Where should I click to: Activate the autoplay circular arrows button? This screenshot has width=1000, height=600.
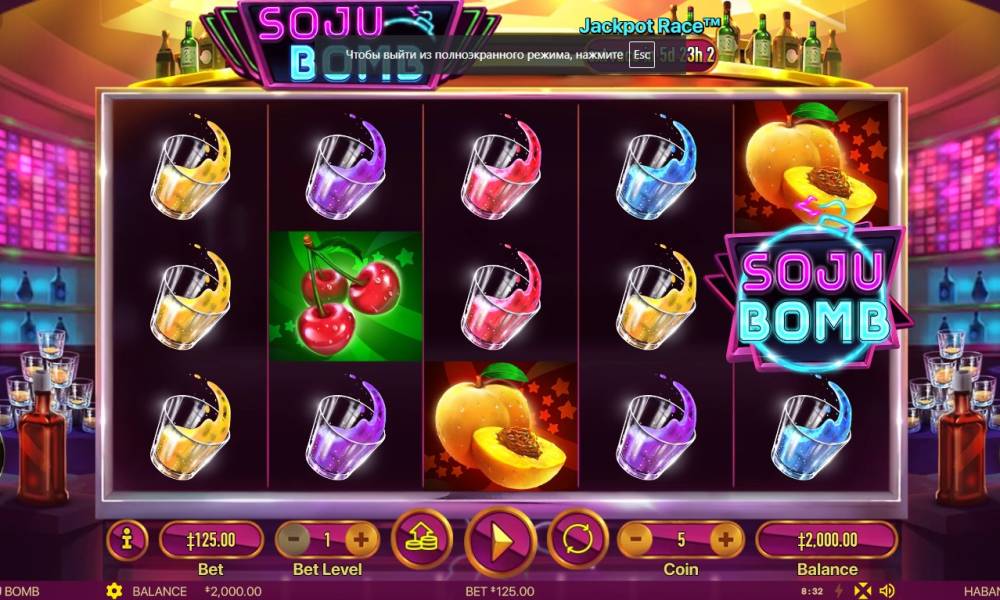click(x=578, y=541)
